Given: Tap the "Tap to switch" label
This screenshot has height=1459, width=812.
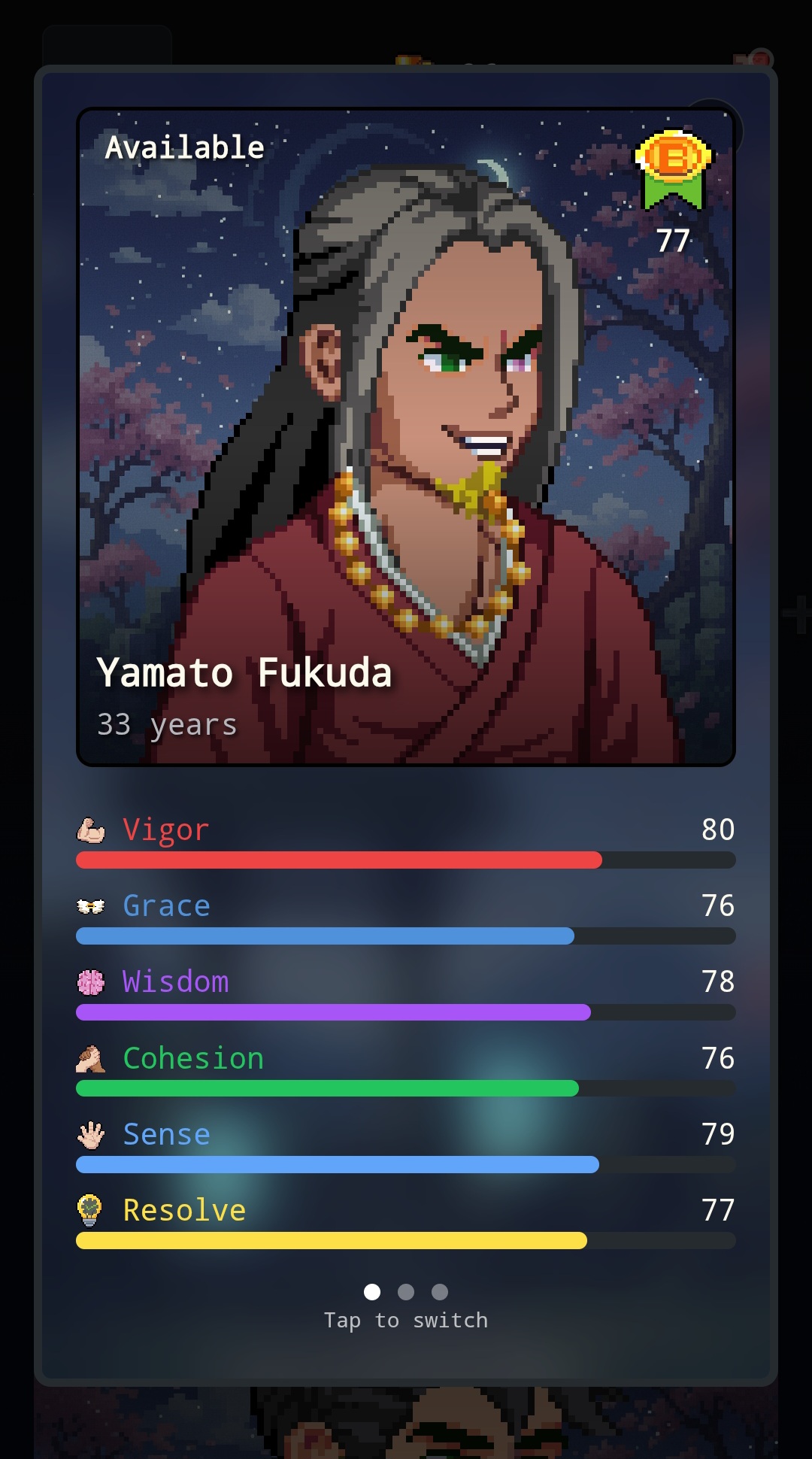Looking at the screenshot, I should [x=406, y=1321].
